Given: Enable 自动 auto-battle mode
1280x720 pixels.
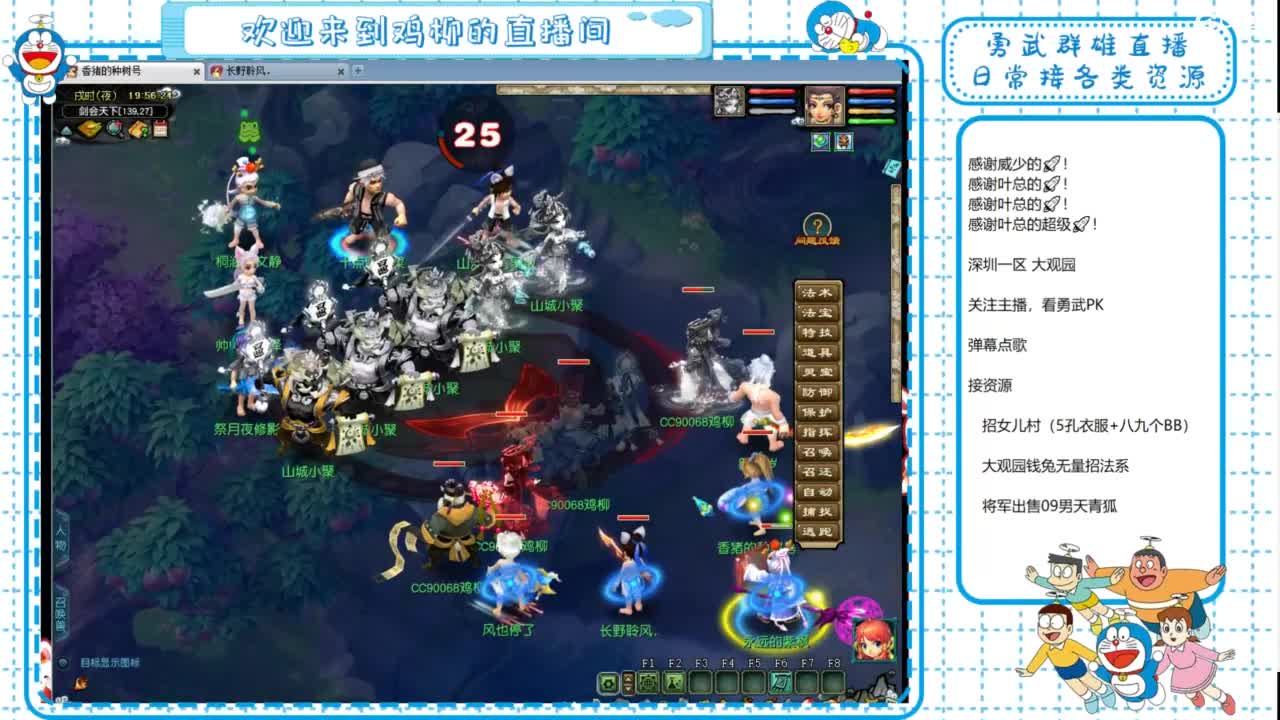Looking at the screenshot, I should 815,491.
